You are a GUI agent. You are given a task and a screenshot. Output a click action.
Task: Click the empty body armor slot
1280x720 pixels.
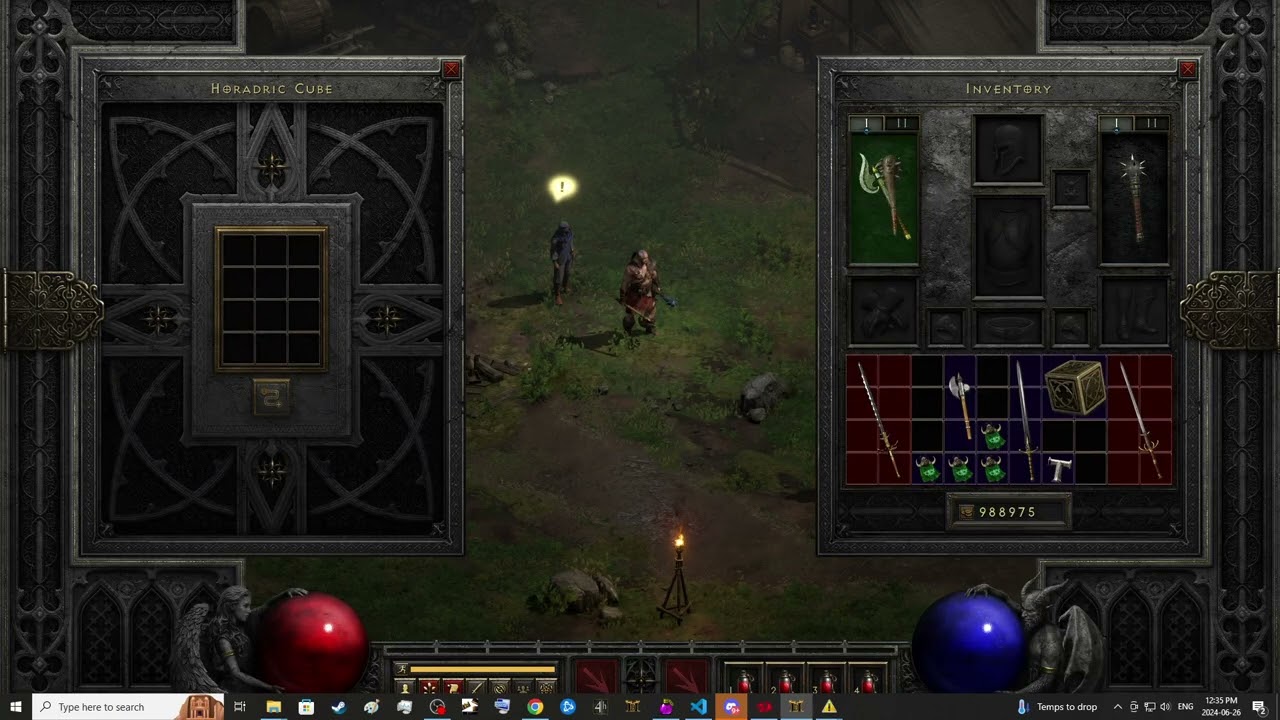(x=1008, y=246)
